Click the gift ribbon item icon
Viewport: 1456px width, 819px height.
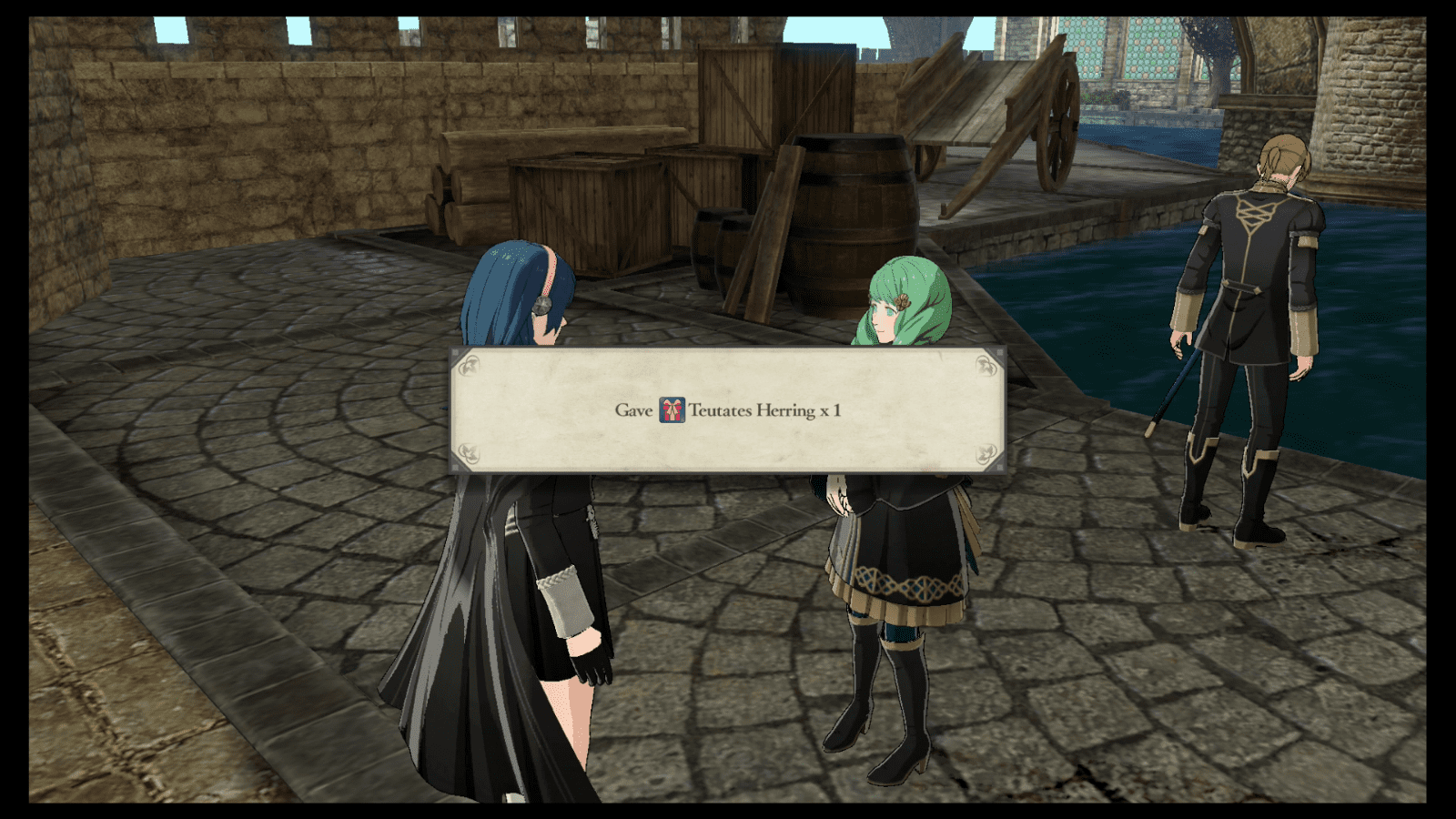(672, 409)
